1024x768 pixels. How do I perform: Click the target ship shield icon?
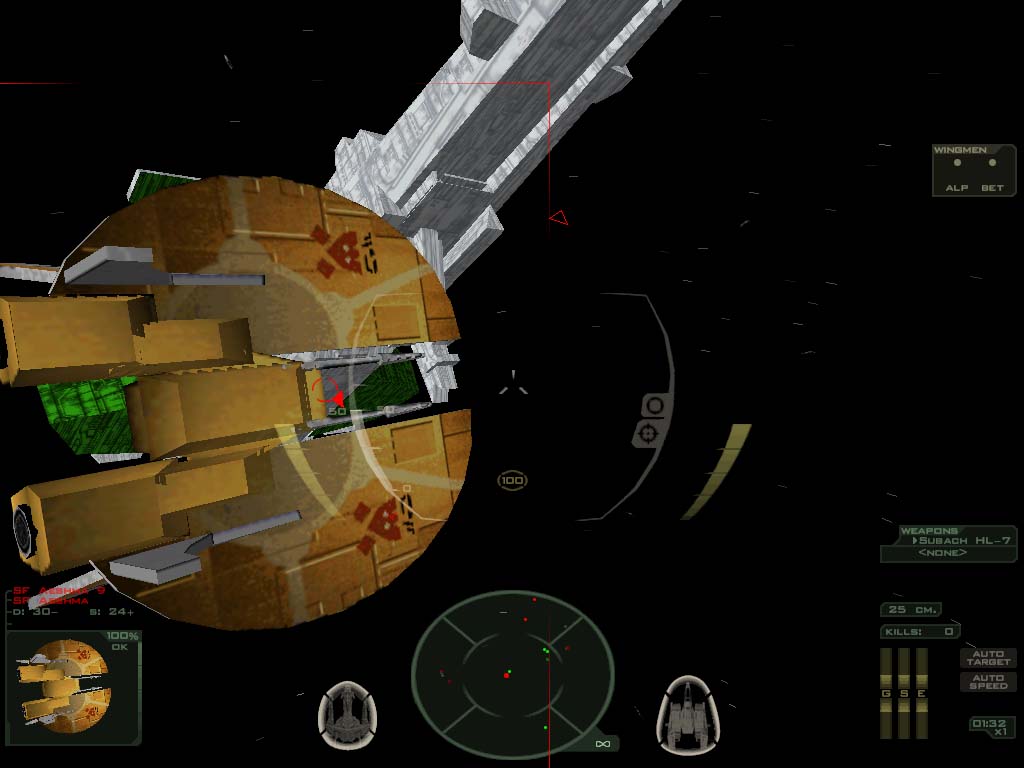[x=347, y=714]
